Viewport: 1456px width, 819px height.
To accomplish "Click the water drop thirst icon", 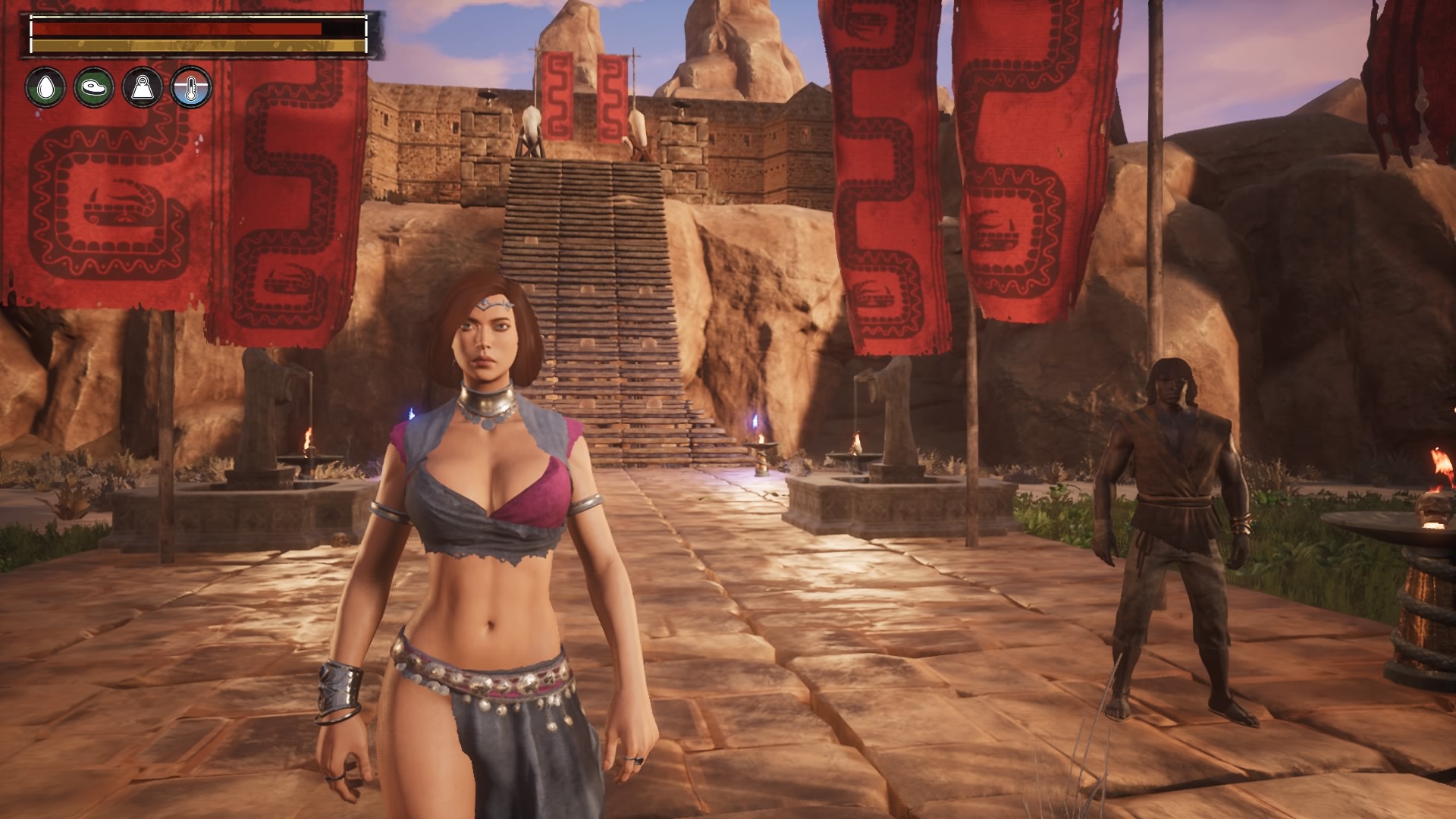I will point(45,87).
